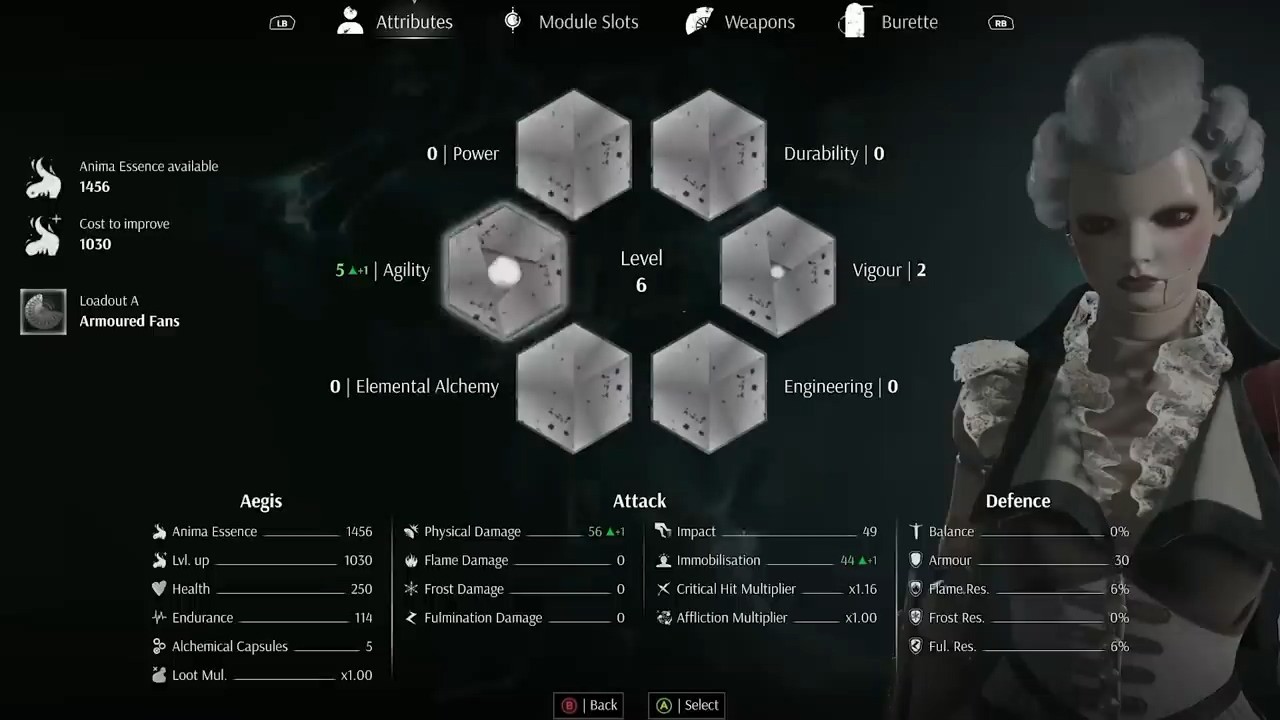
Task: Select the Power attribute hexagon
Action: point(573,155)
